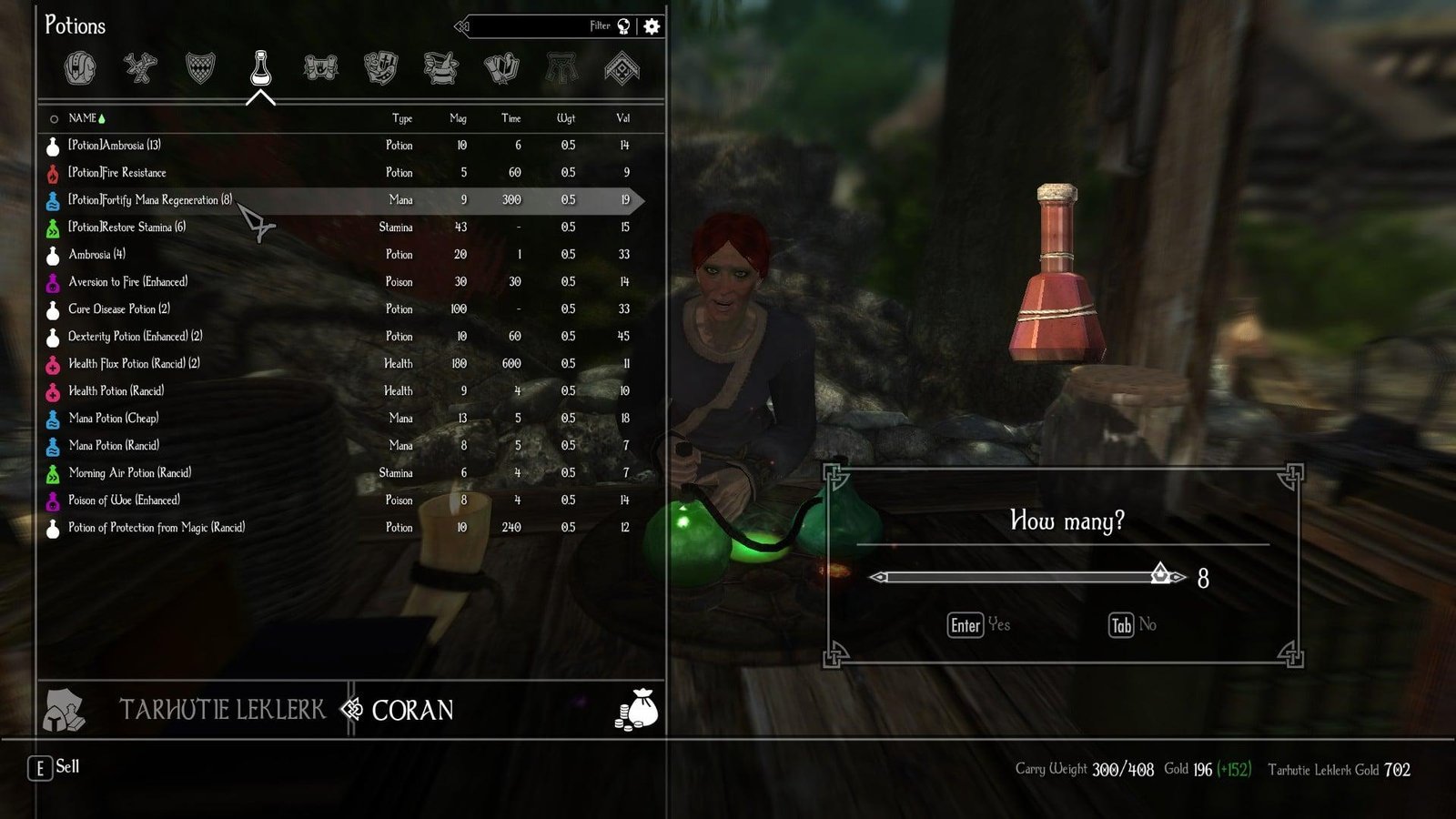This screenshot has width=1456, height=819.
Task: Switch to the potions flask category tab
Action: [260, 68]
